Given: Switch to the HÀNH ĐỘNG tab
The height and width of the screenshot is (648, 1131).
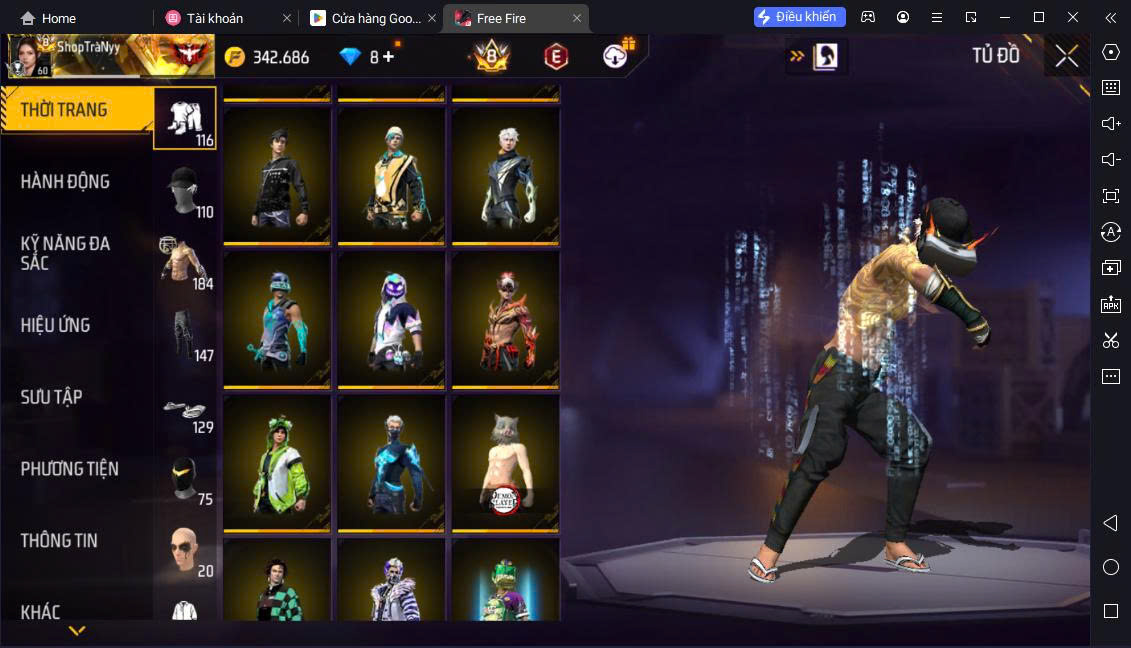Looking at the screenshot, I should (x=66, y=182).
